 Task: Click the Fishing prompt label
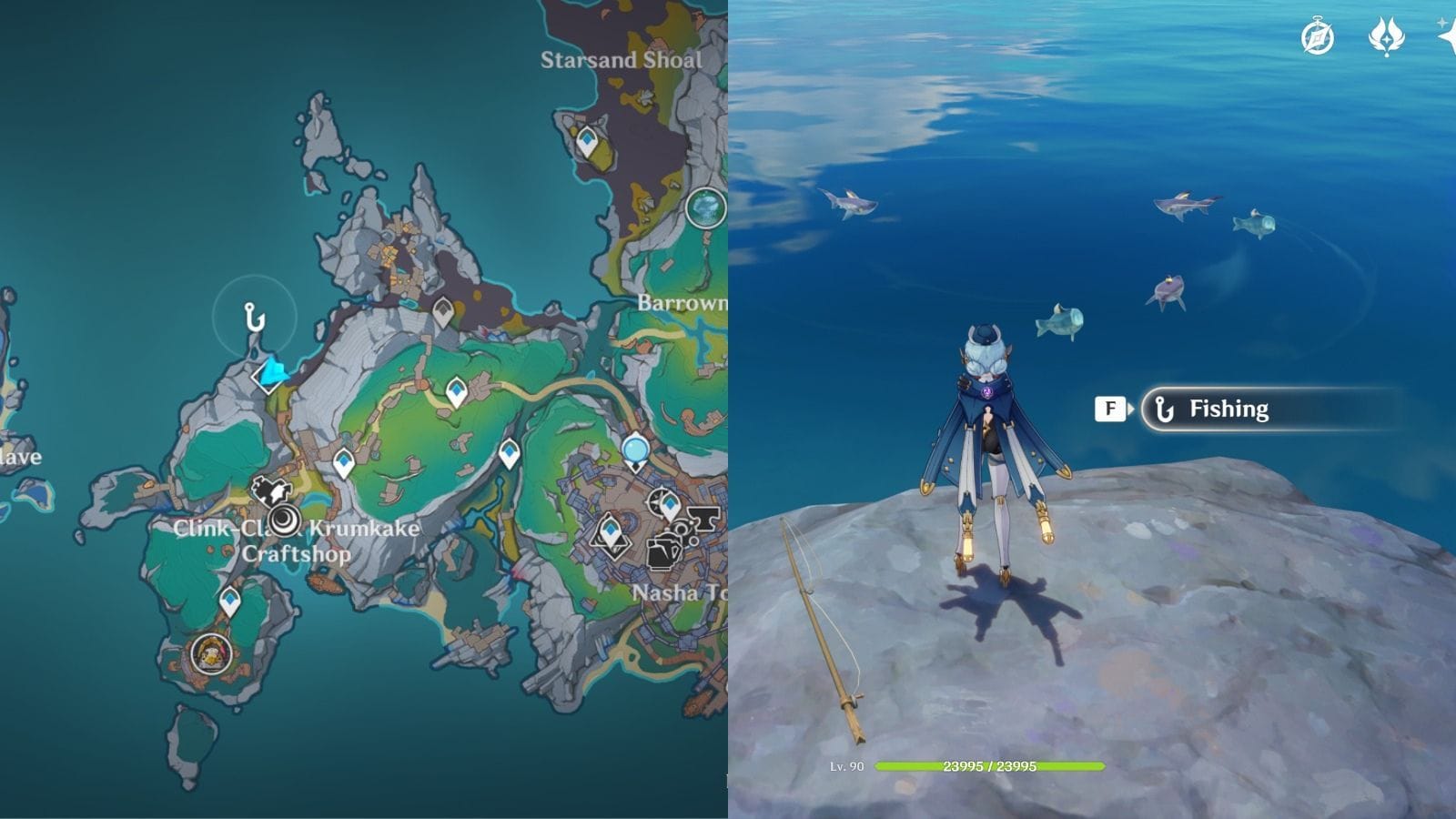pos(1228,409)
